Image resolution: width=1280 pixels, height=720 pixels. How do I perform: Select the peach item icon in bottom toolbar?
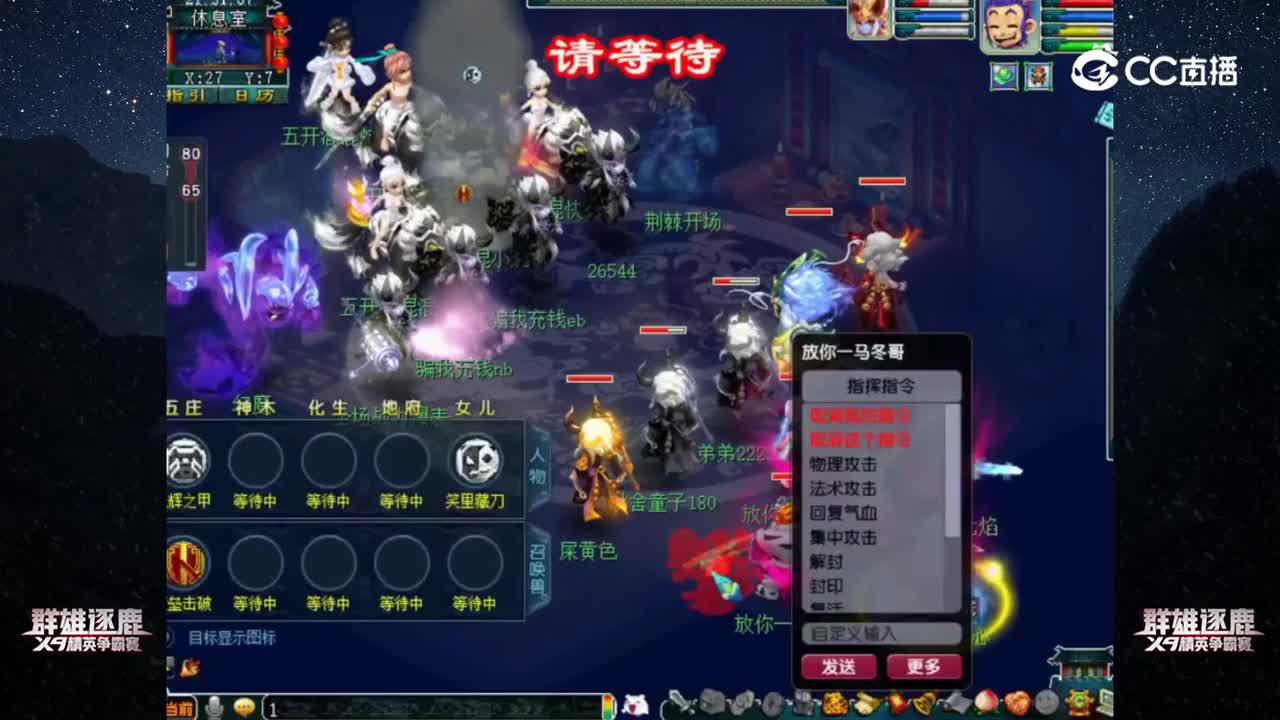pos(985,703)
